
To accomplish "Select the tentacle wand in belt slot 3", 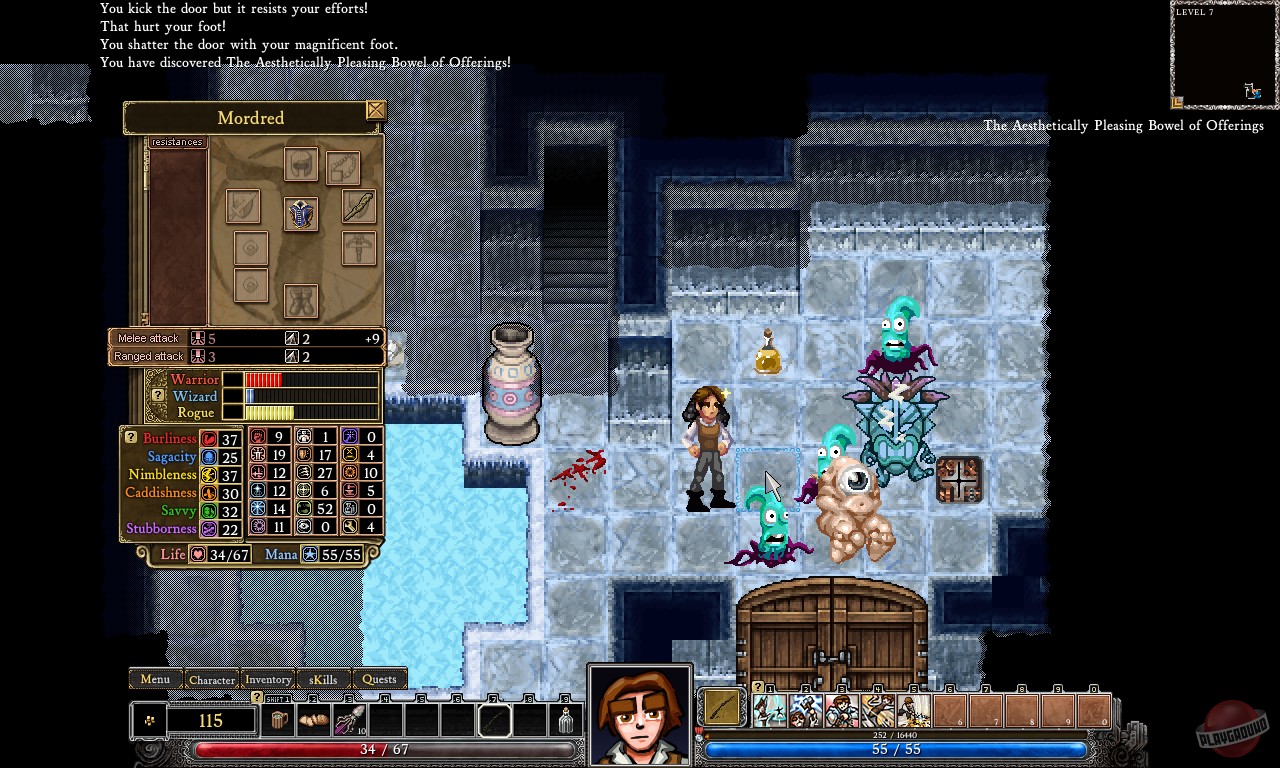I will [x=351, y=720].
